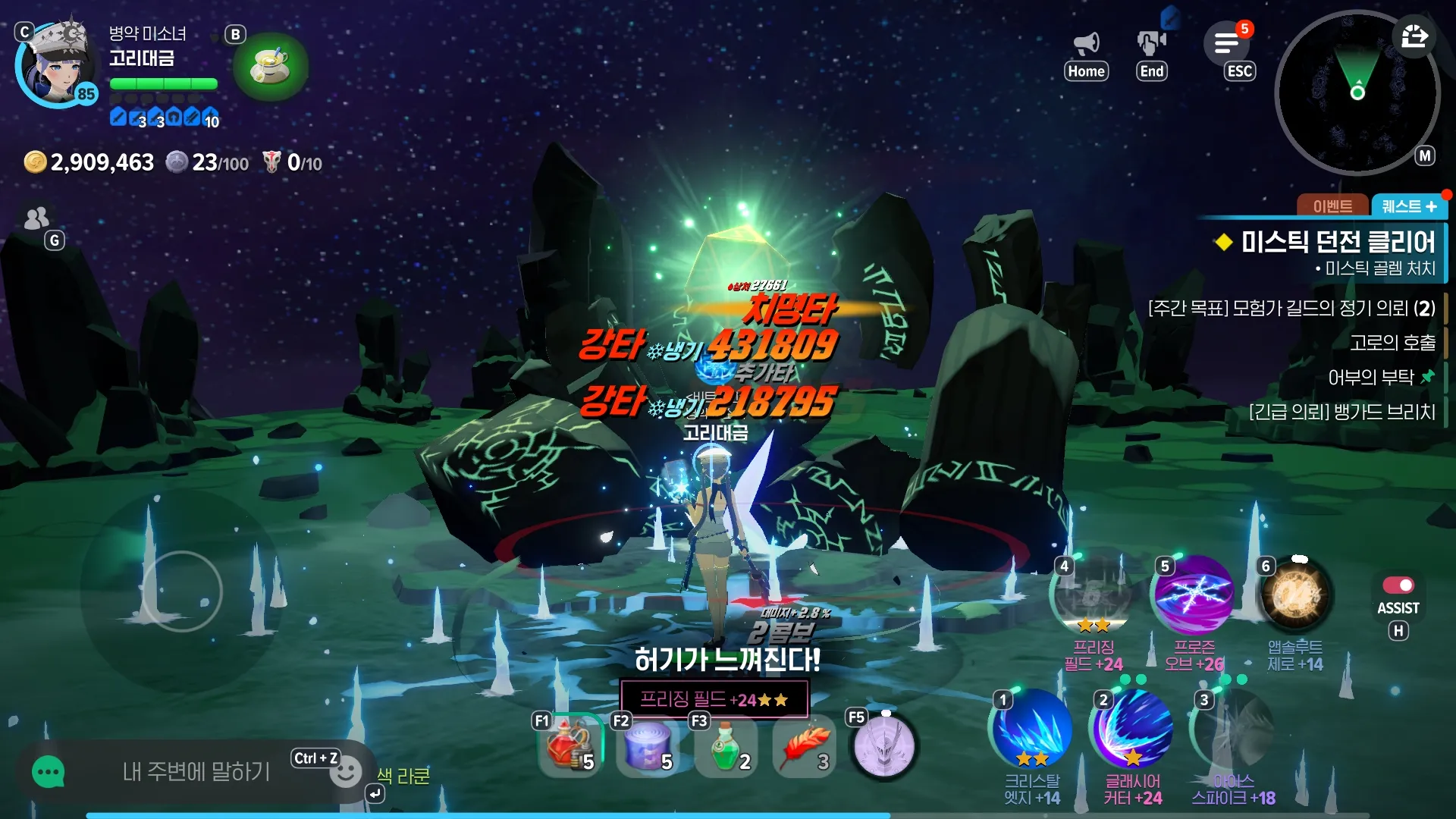Screen dimensions: 1456x819
Task: Switch to the 이벤트 tab
Action: (x=1332, y=206)
